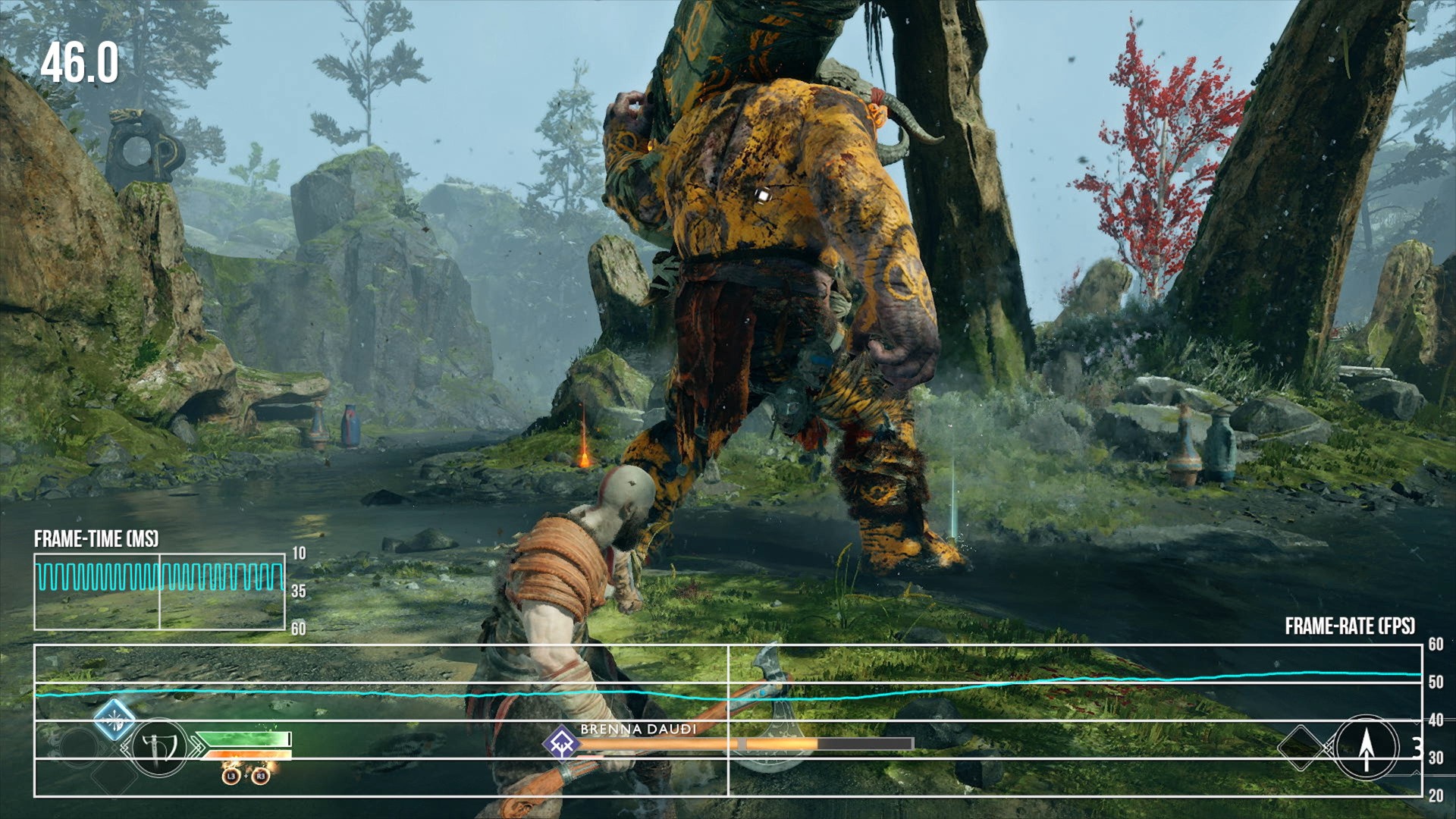Click Atreus's arrow icon
The height and width of the screenshot is (819, 1456).
tap(1366, 748)
